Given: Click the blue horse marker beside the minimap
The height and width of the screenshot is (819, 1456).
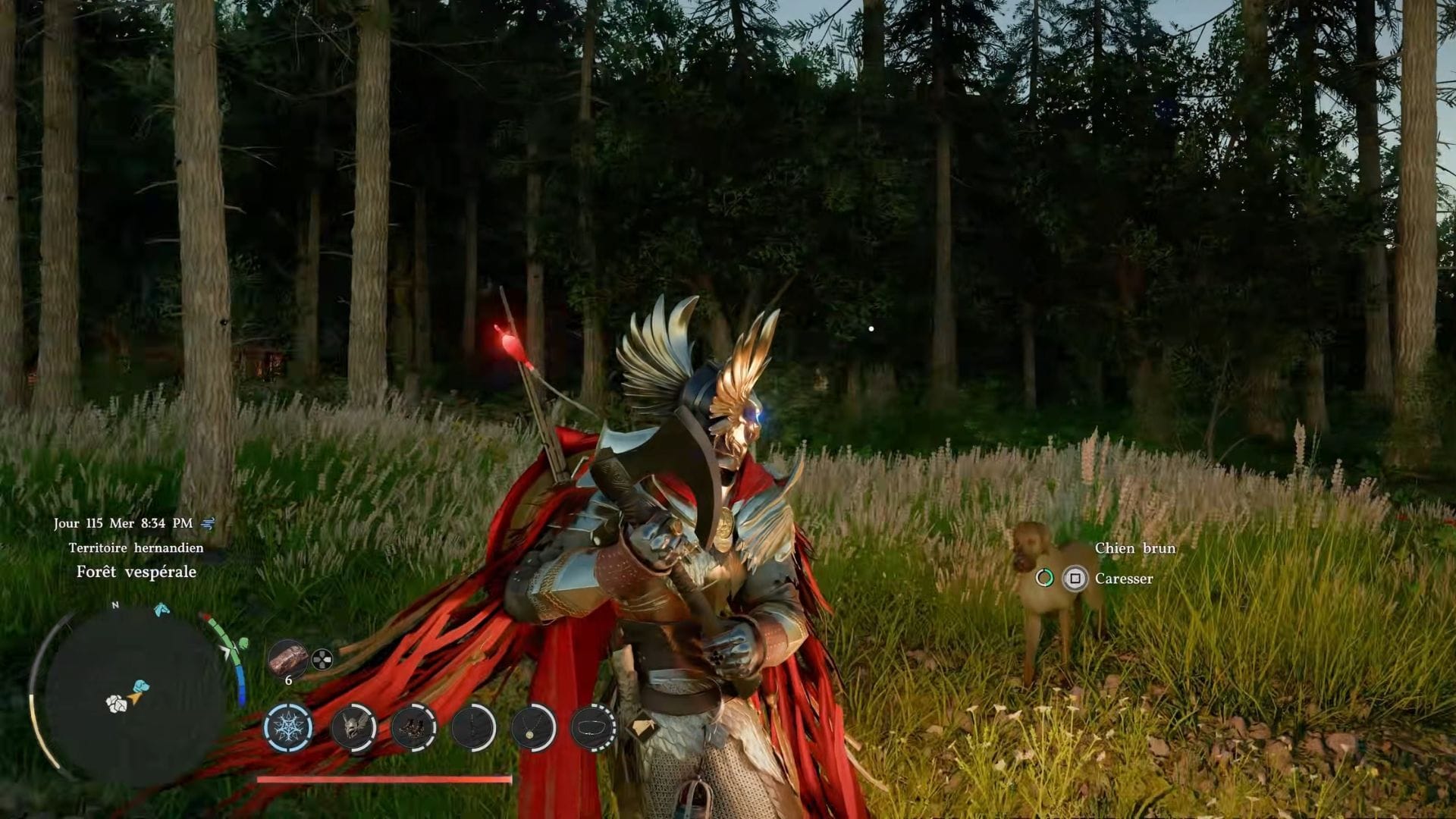Looking at the screenshot, I should point(162,609).
